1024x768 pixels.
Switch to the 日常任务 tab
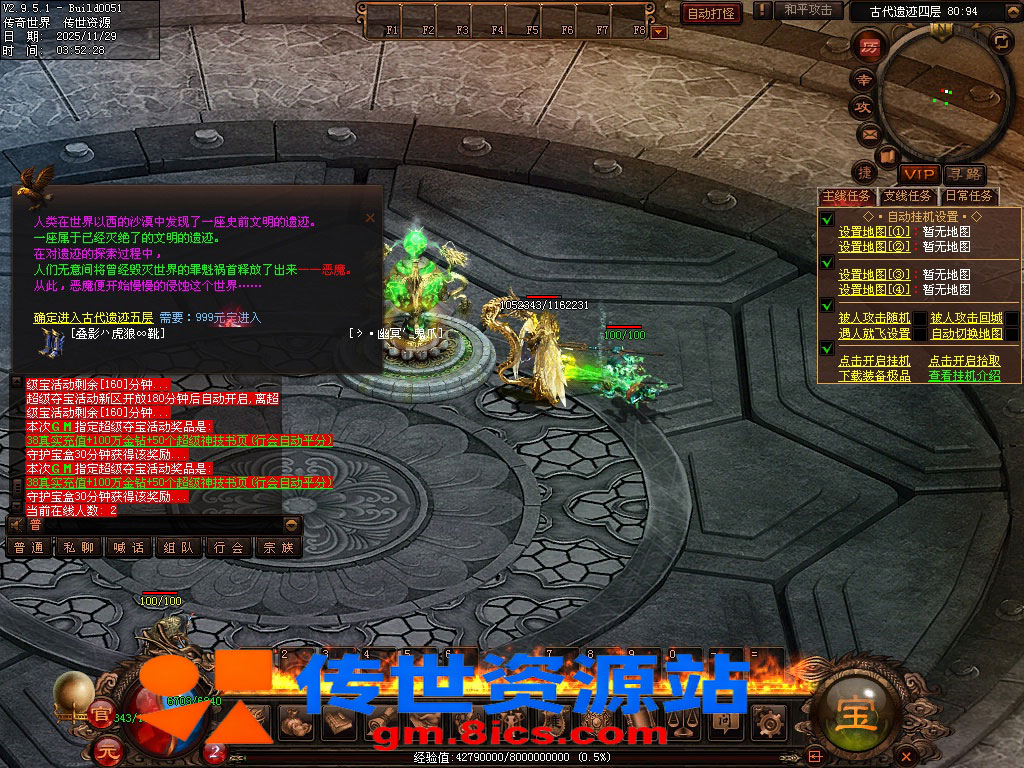[969, 196]
